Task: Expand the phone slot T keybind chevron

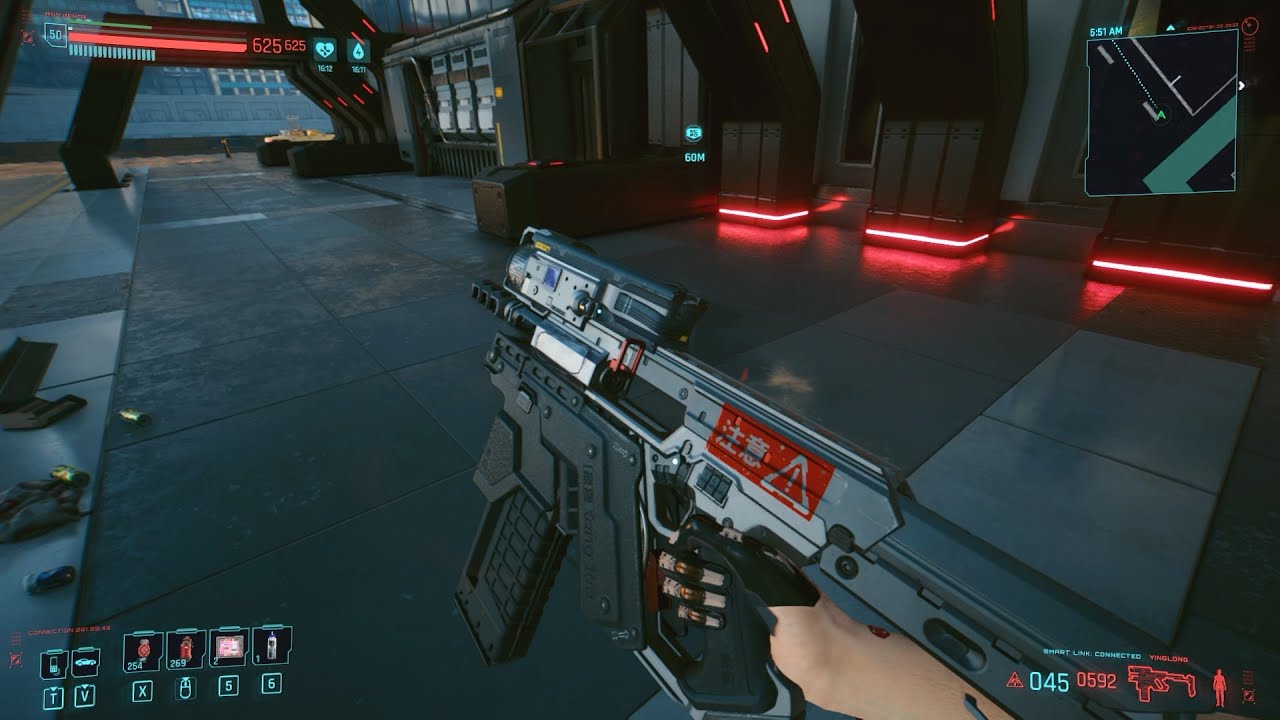Action: click(54, 688)
